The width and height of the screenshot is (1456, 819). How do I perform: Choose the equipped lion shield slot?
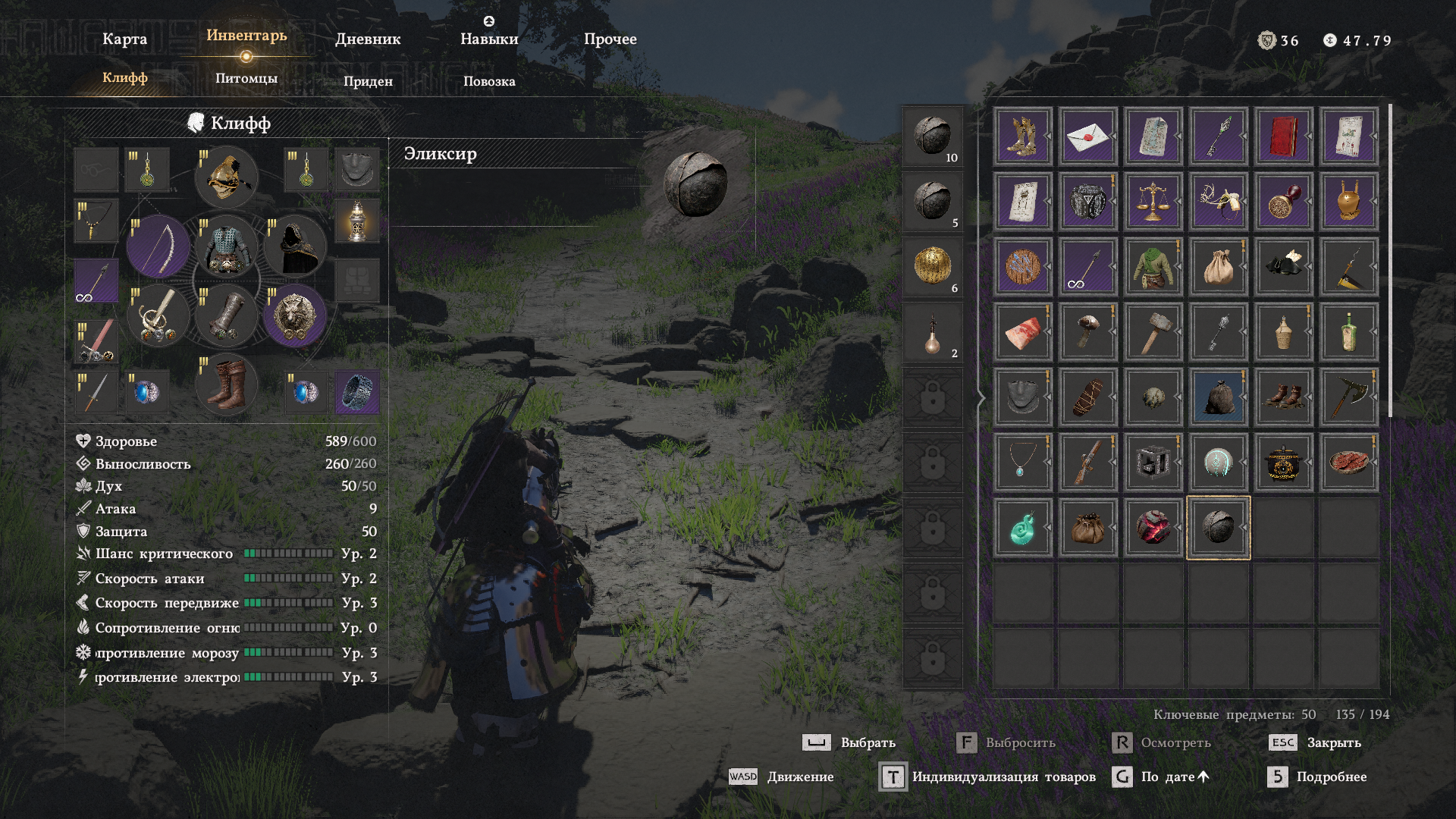(295, 315)
